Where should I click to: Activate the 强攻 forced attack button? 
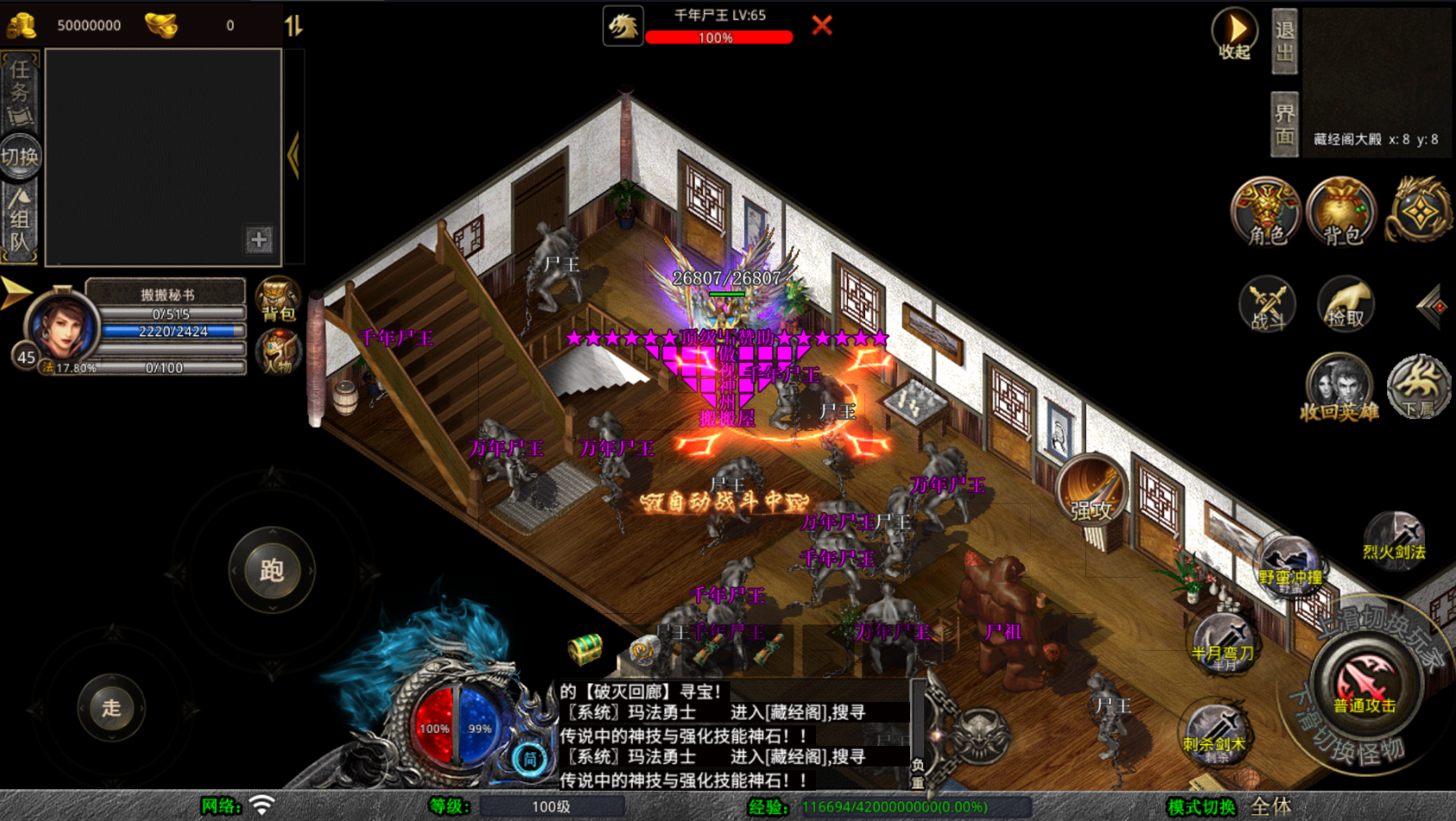pyautogui.click(x=1091, y=492)
